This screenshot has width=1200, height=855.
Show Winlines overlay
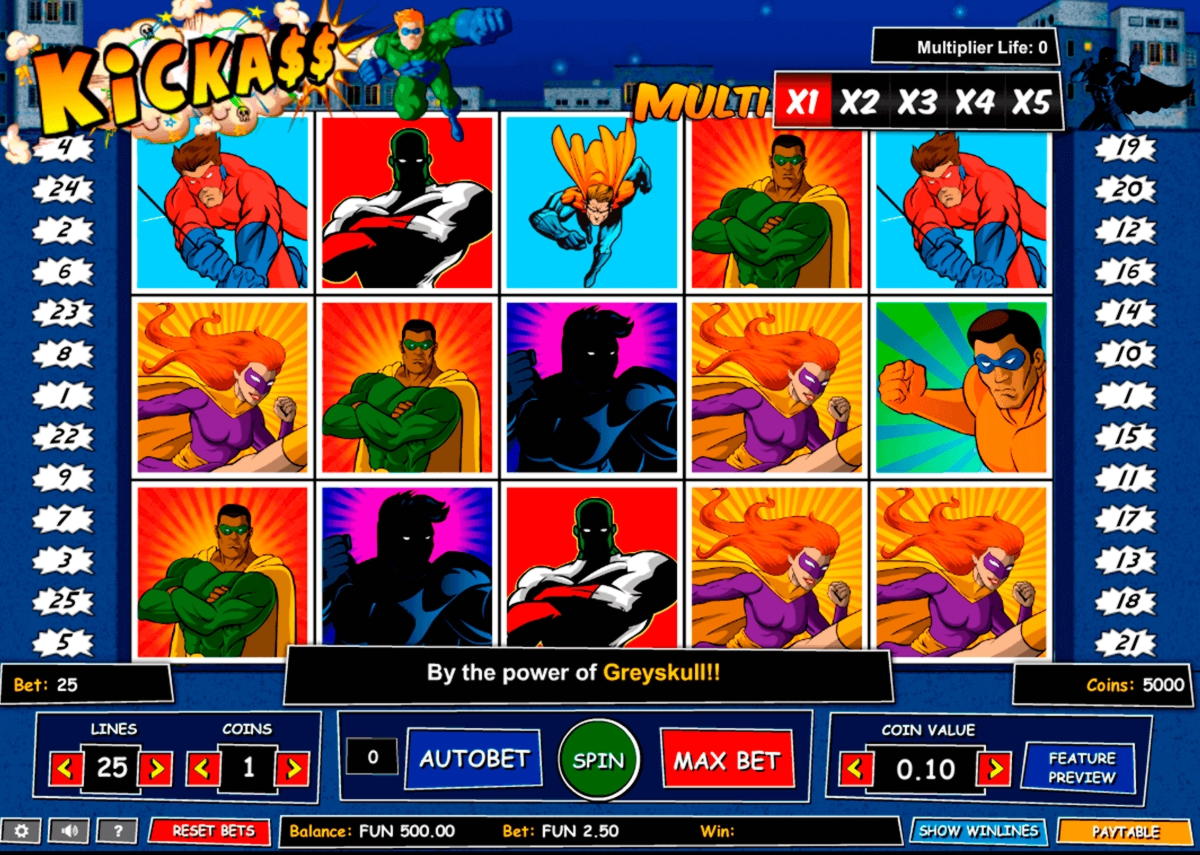[978, 830]
